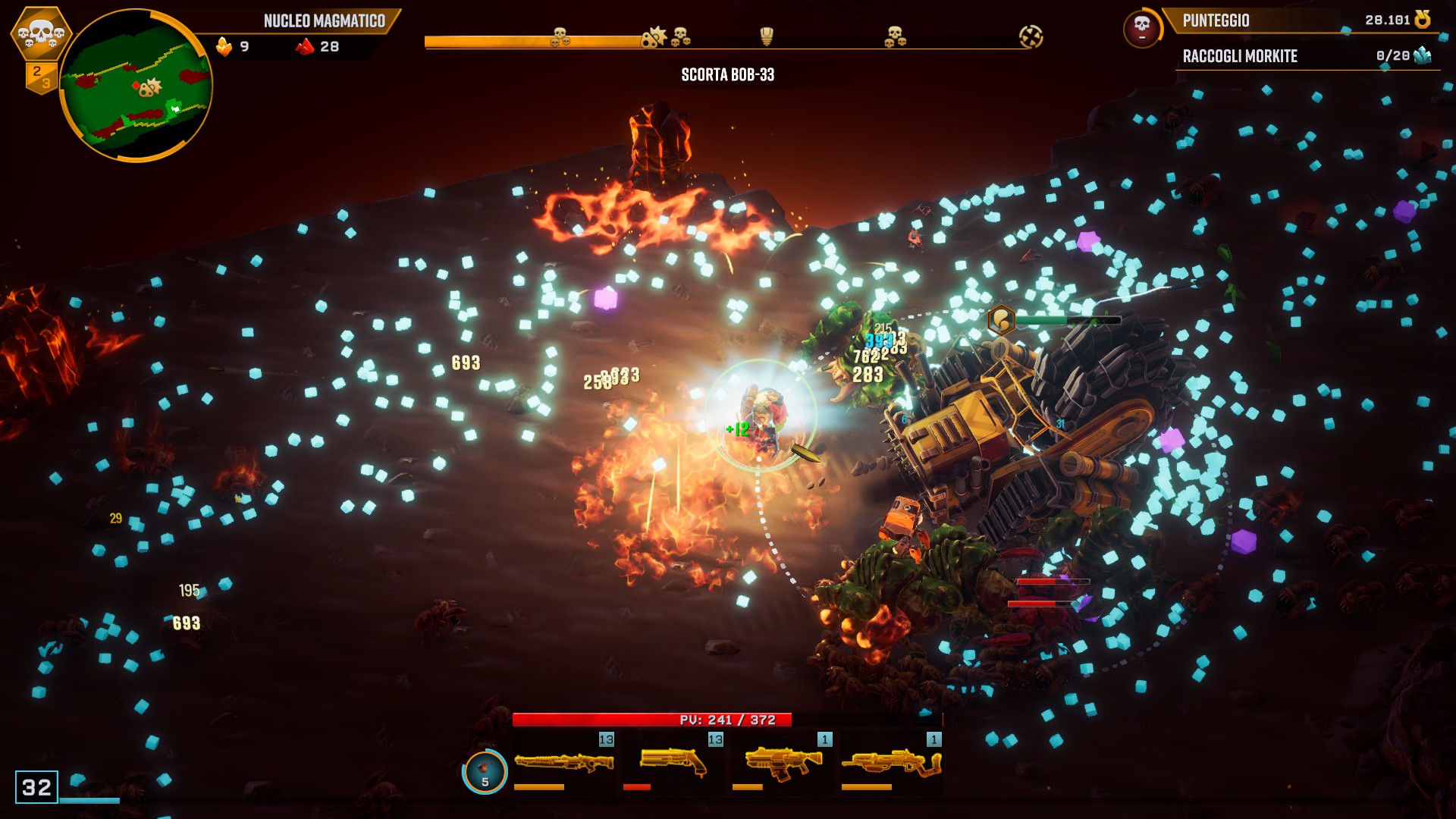The height and width of the screenshot is (819, 1456).
Task: Choose the sawed-off shotgun weapon slot
Action: pos(673,762)
